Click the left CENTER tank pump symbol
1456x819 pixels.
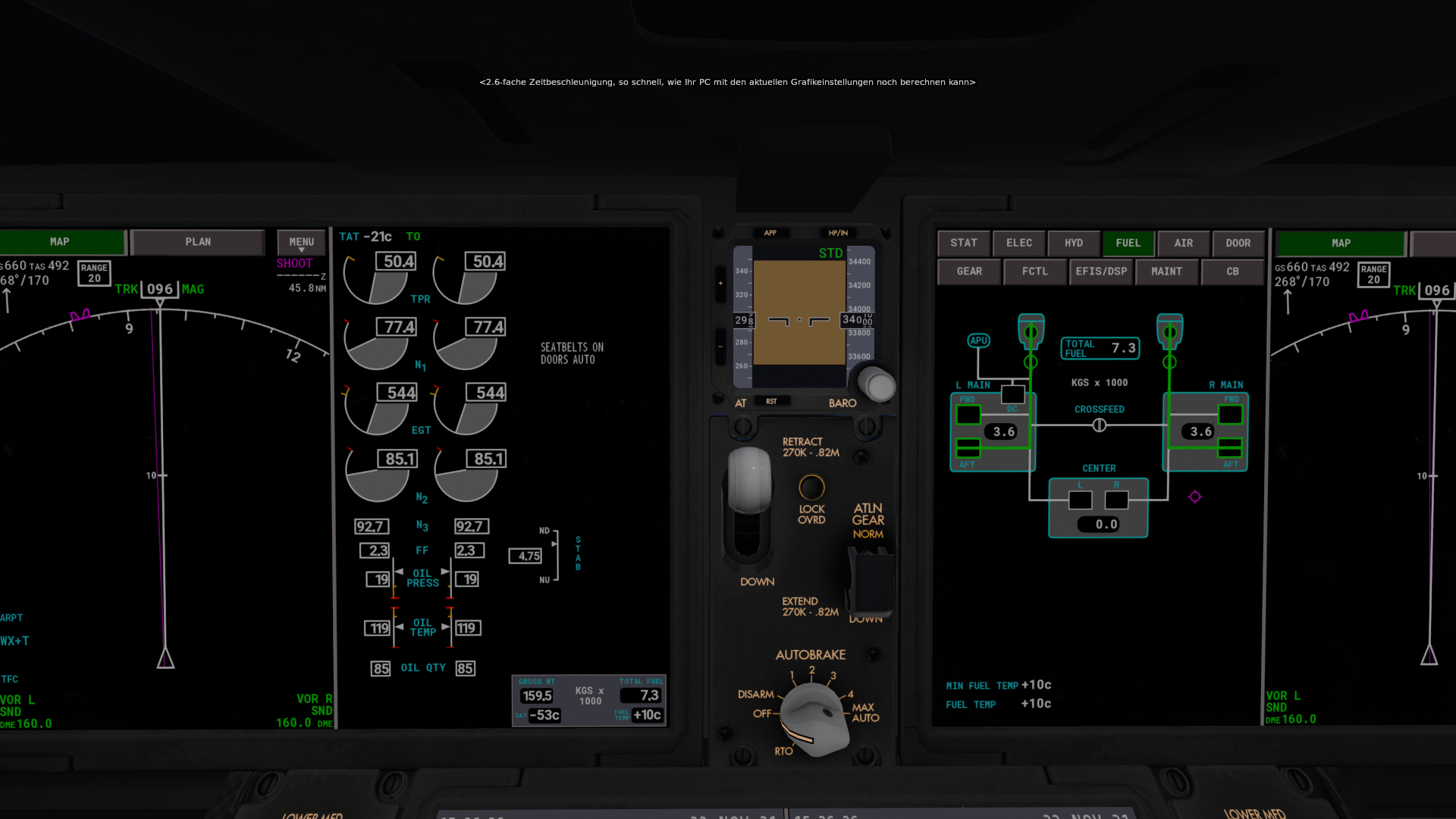(x=1080, y=498)
